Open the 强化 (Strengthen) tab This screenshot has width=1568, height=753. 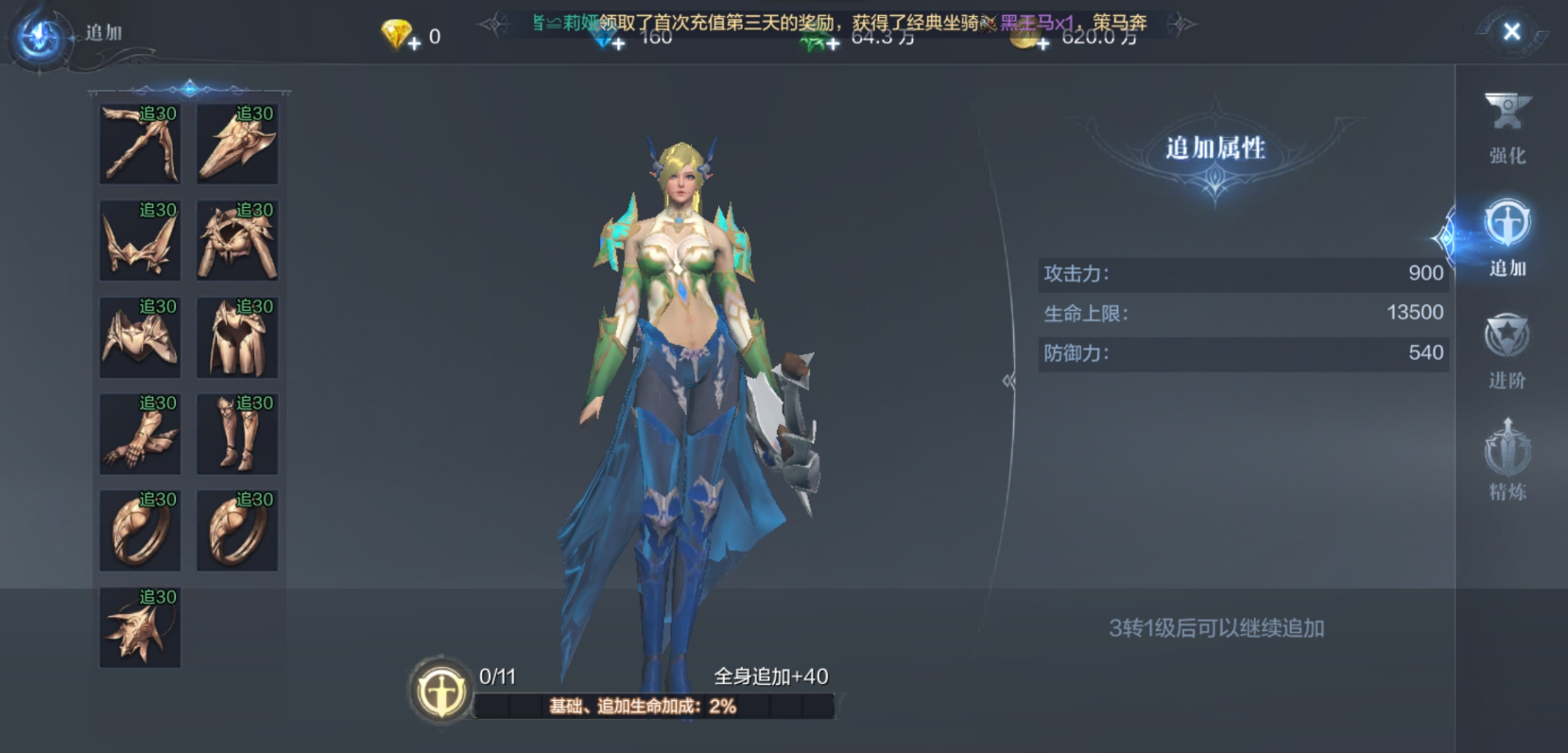pyautogui.click(x=1507, y=128)
